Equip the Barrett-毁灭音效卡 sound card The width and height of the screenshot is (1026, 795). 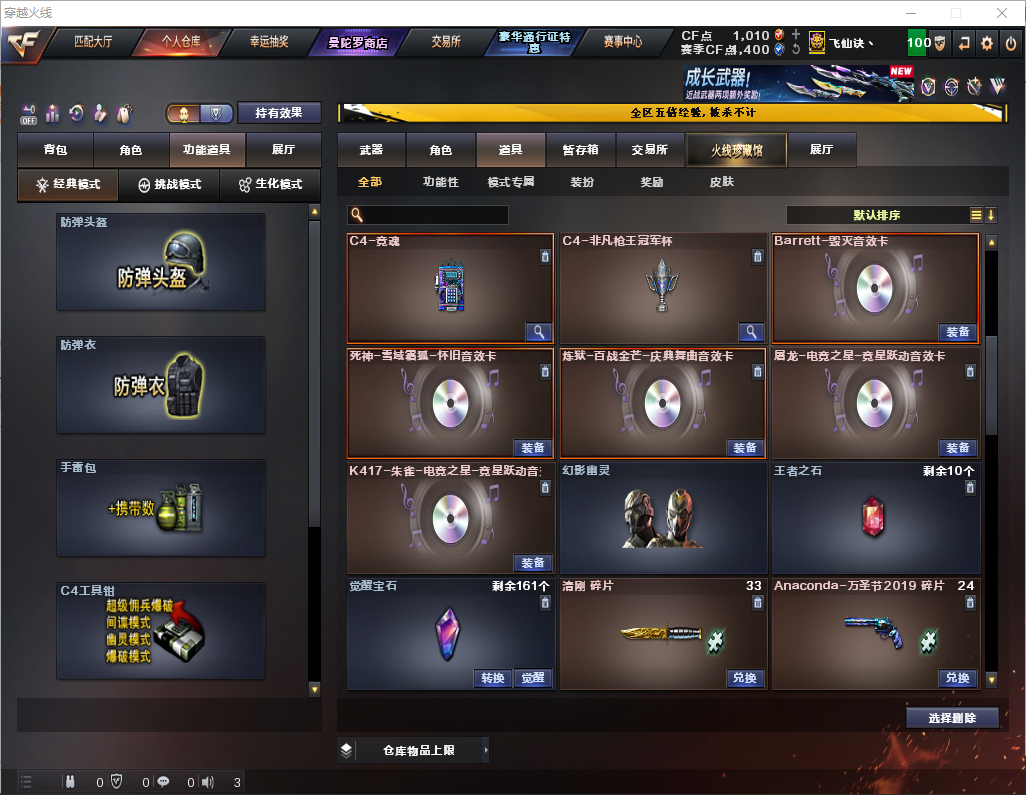(957, 332)
